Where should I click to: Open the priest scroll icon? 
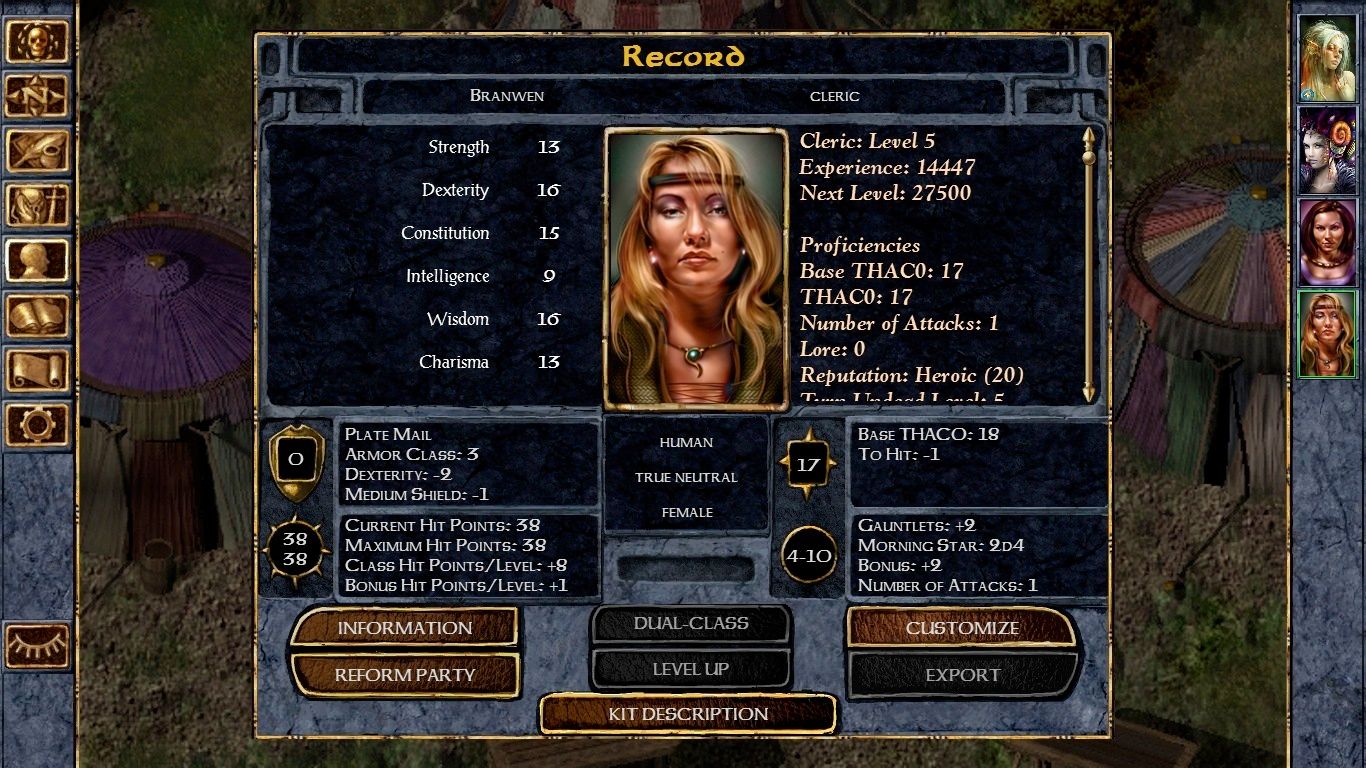pyautogui.click(x=38, y=370)
